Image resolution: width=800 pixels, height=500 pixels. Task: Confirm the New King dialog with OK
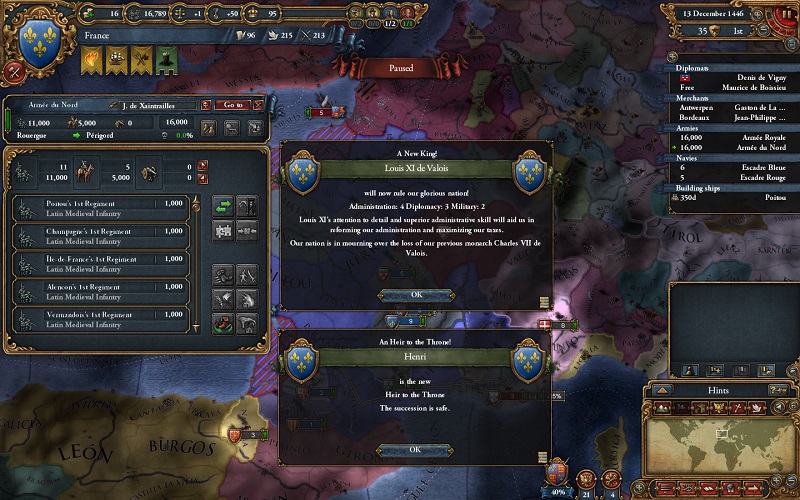417,294
